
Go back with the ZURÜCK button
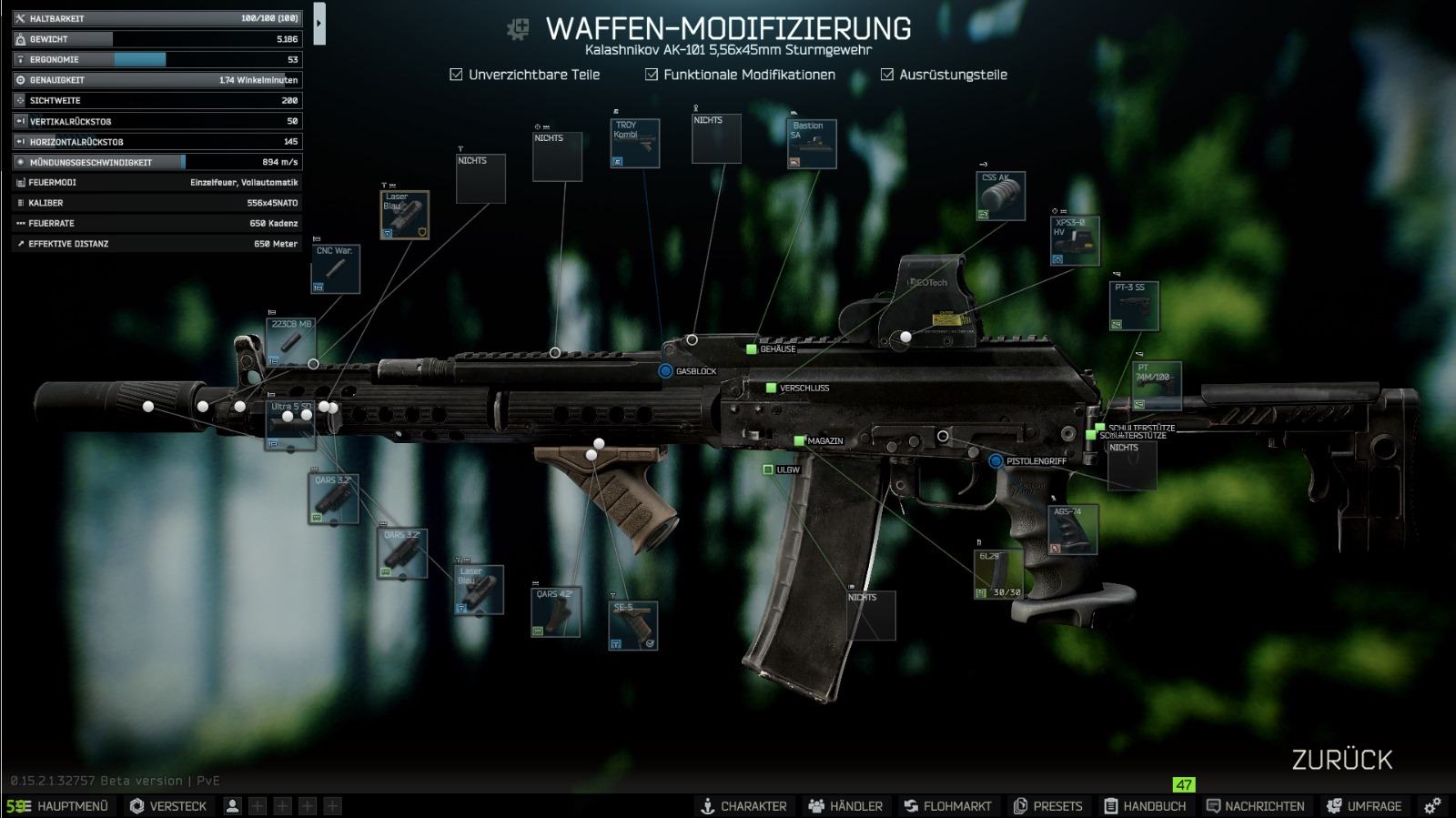pos(1341,760)
